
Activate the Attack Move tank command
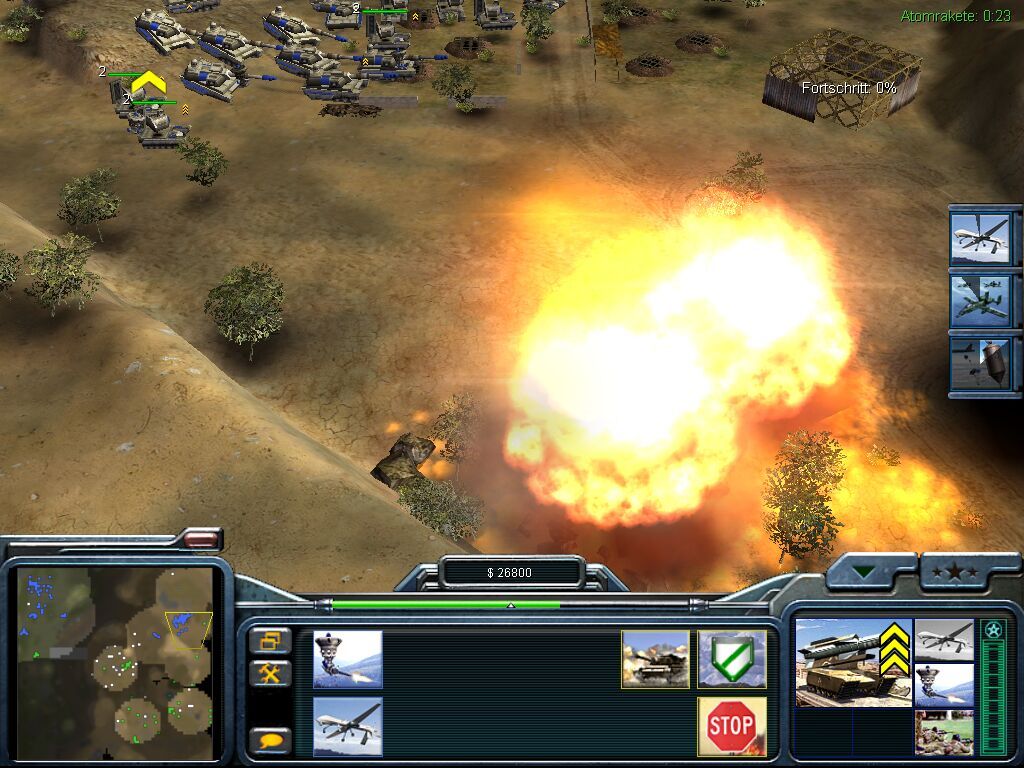(655, 659)
